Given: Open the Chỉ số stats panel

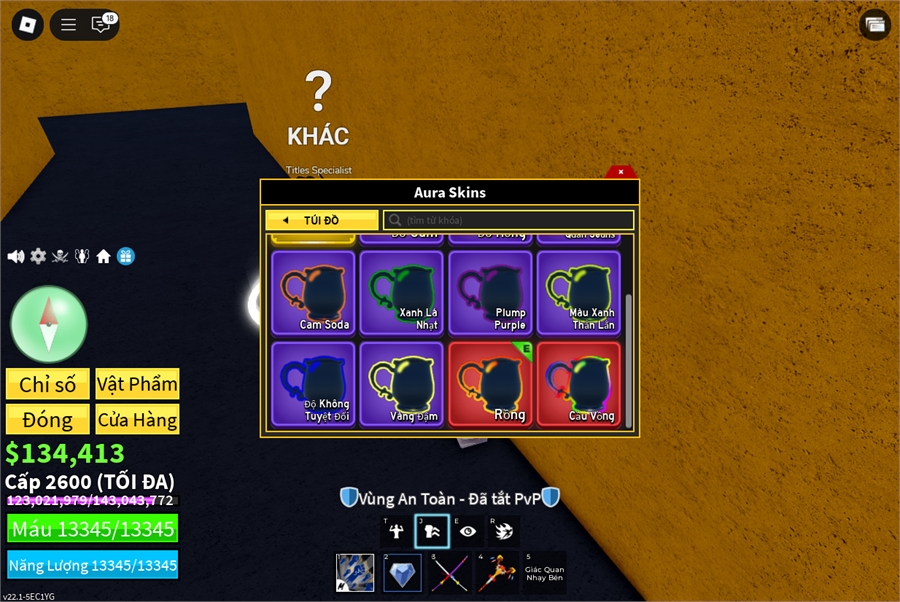Looking at the screenshot, I should [x=48, y=384].
